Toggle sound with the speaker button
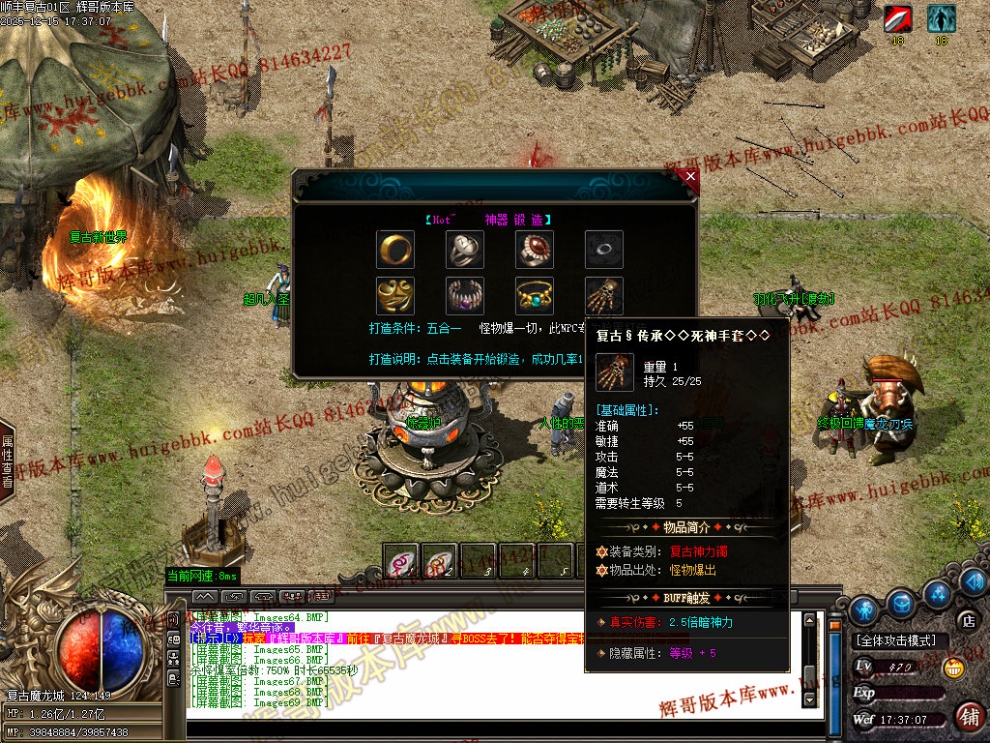Viewport: 990px width, 743px height. point(972,581)
